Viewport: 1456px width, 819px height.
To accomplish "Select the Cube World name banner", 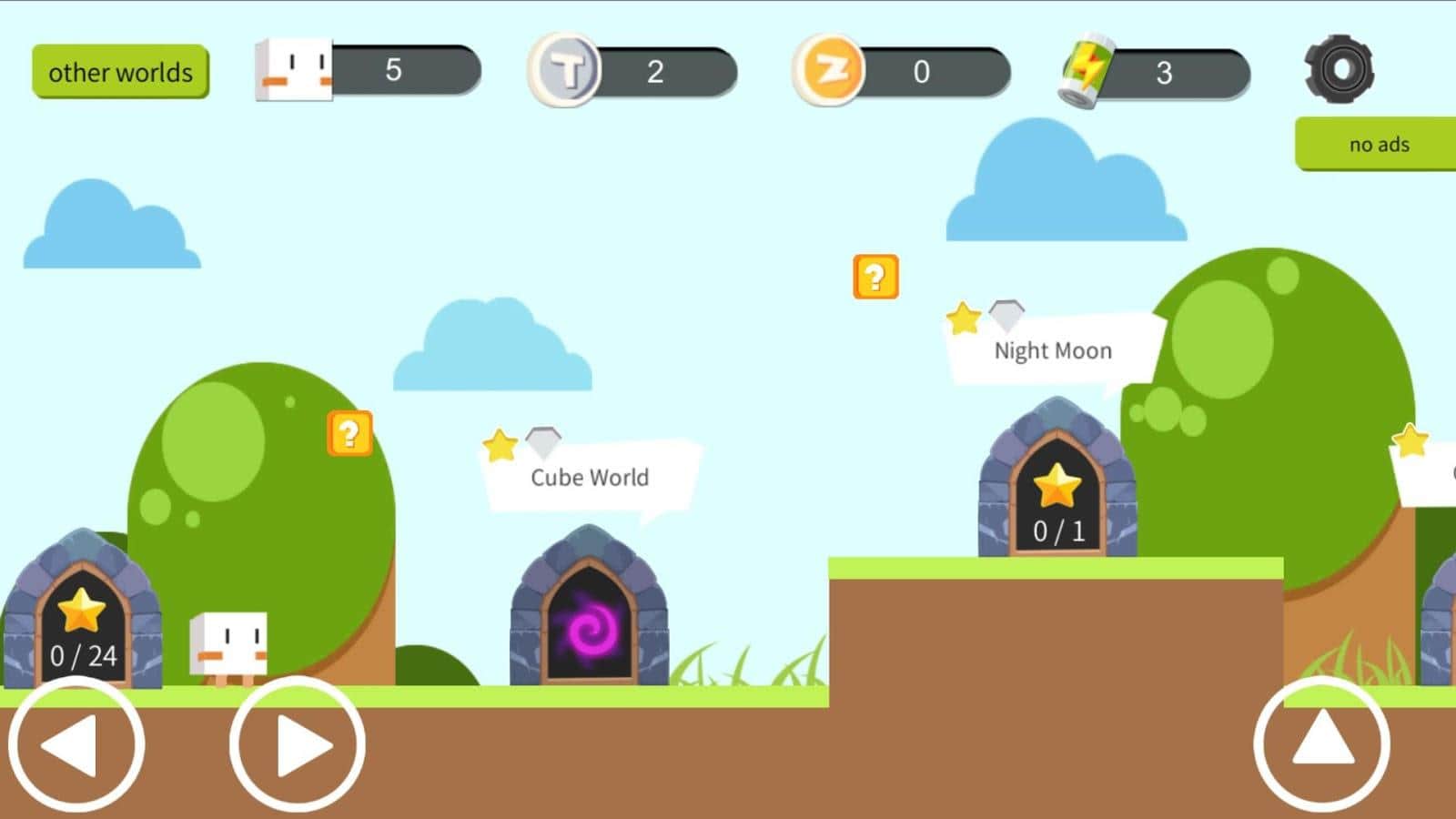I will (x=590, y=477).
